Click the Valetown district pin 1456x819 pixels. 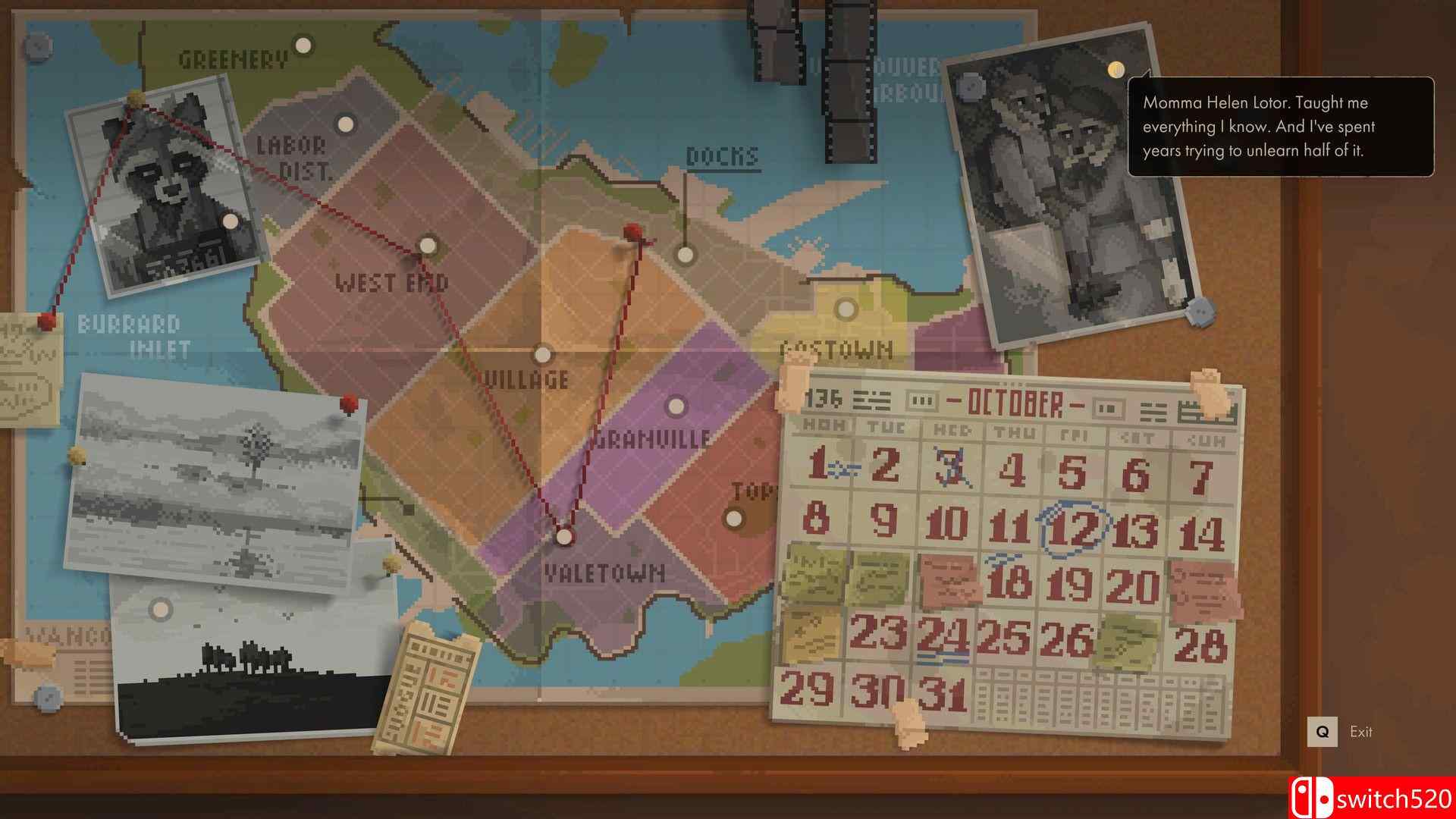coord(562,535)
